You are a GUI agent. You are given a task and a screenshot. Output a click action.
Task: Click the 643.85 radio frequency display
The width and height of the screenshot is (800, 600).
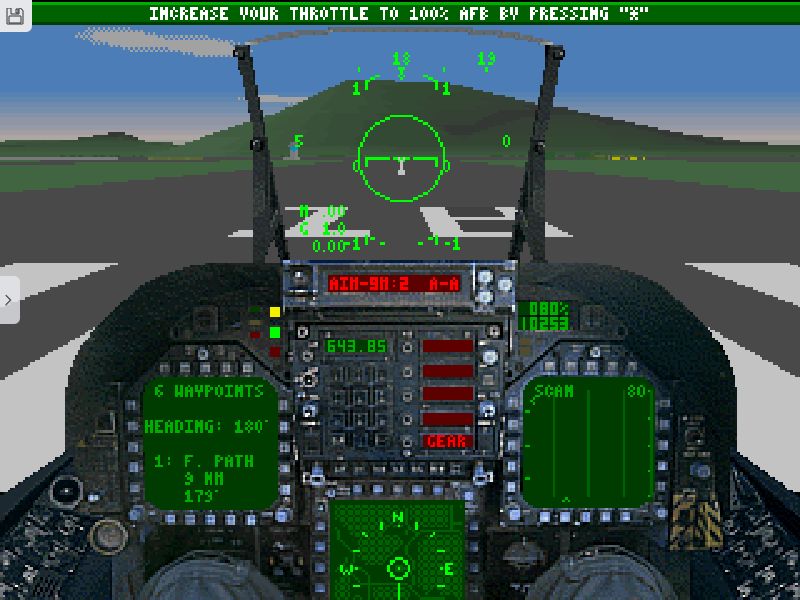(x=356, y=347)
